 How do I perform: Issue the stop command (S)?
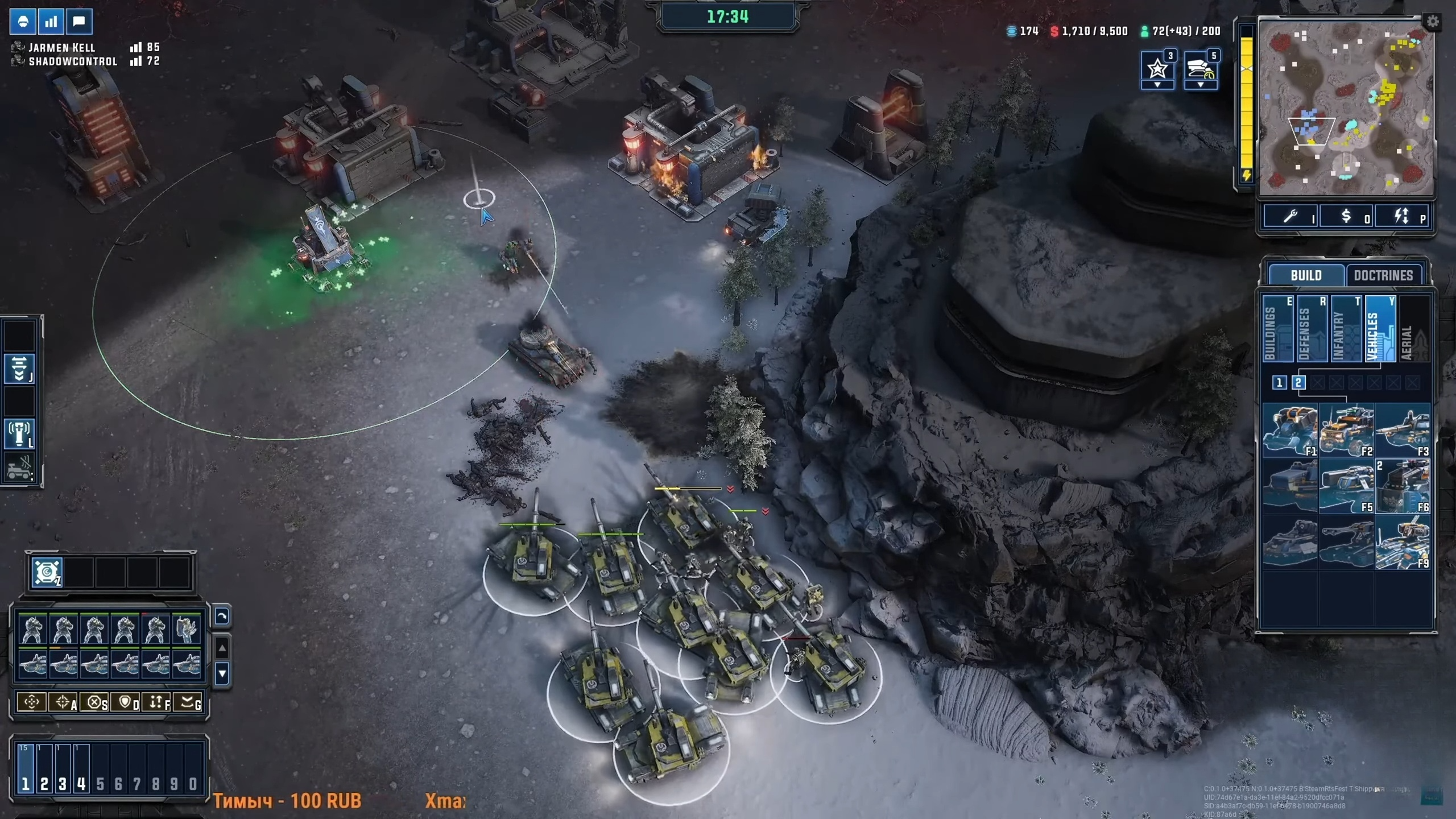click(94, 702)
